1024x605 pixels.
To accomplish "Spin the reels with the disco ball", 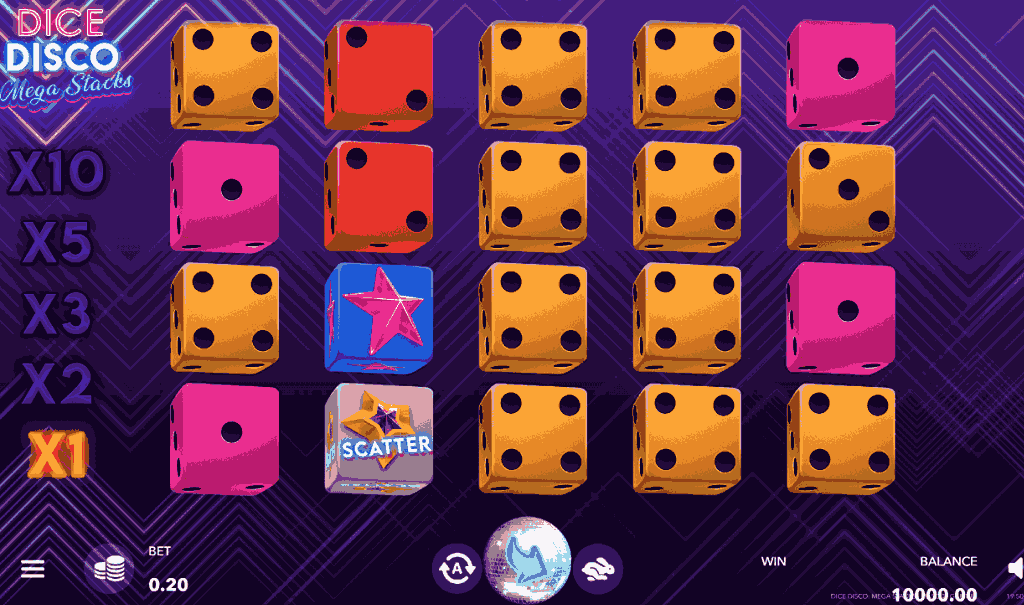I will click(x=527, y=561).
